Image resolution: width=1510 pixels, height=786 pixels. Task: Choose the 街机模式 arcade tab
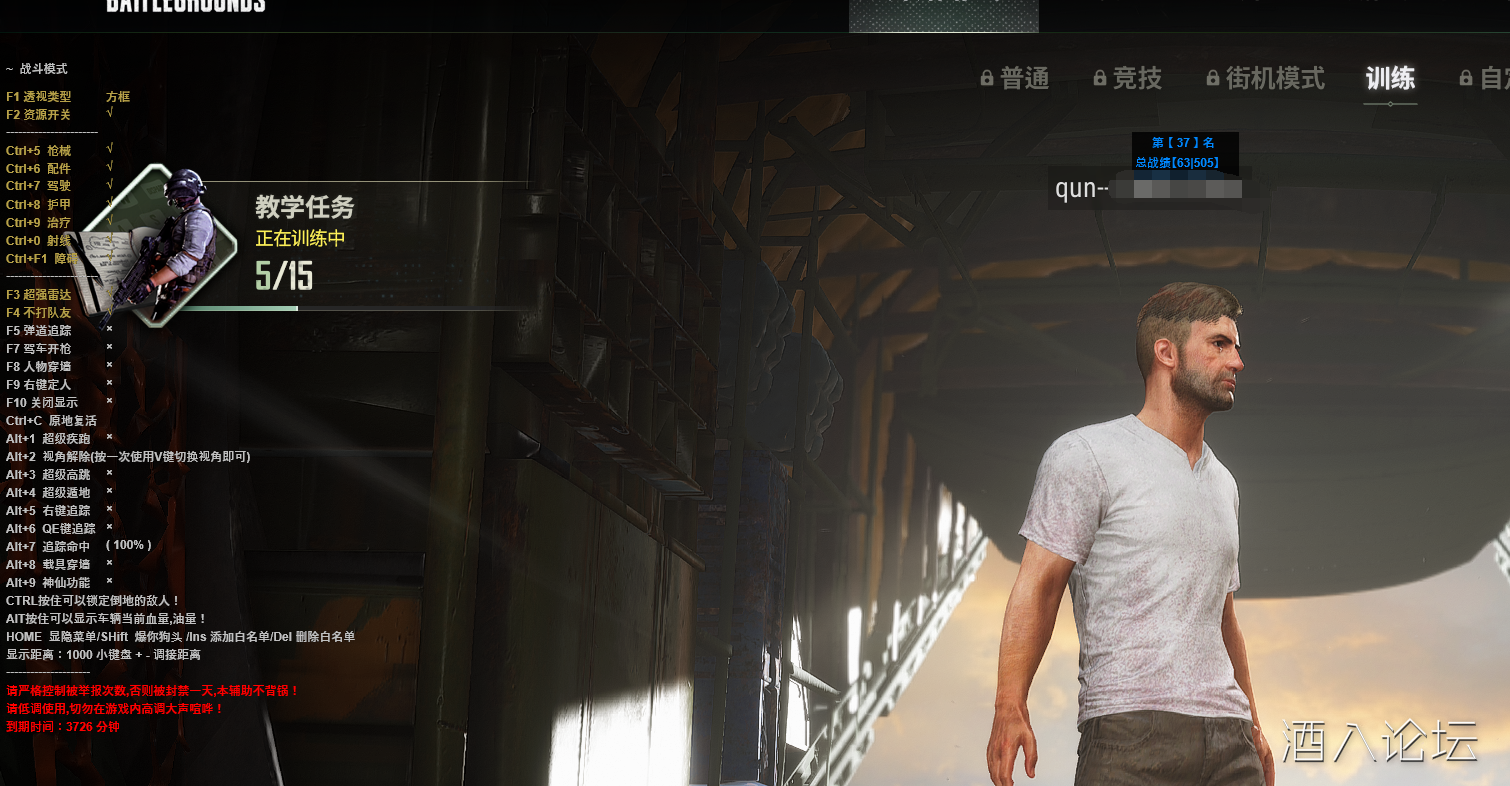1266,78
